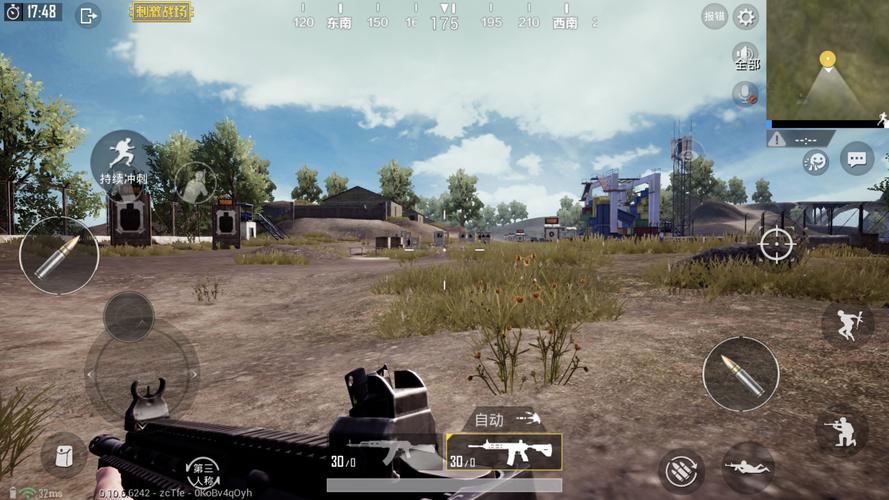Viewport: 889px width, 500px height.
Task: Tap the prone button
Action: point(747,466)
